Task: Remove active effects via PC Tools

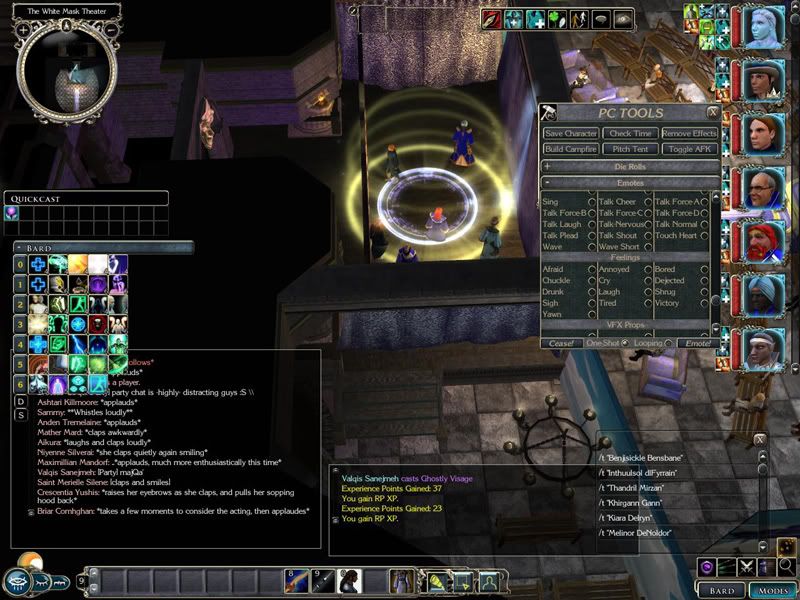Action: pyautogui.click(x=689, y=133)
